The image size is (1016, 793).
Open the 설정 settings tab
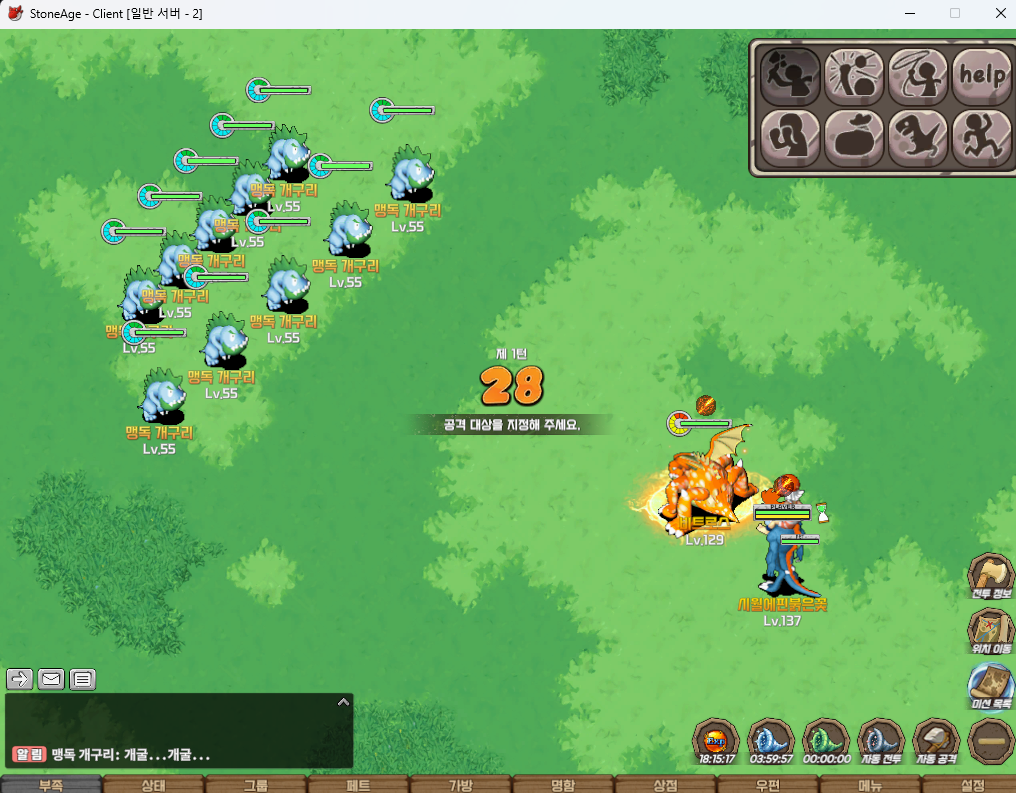[971, 785]
